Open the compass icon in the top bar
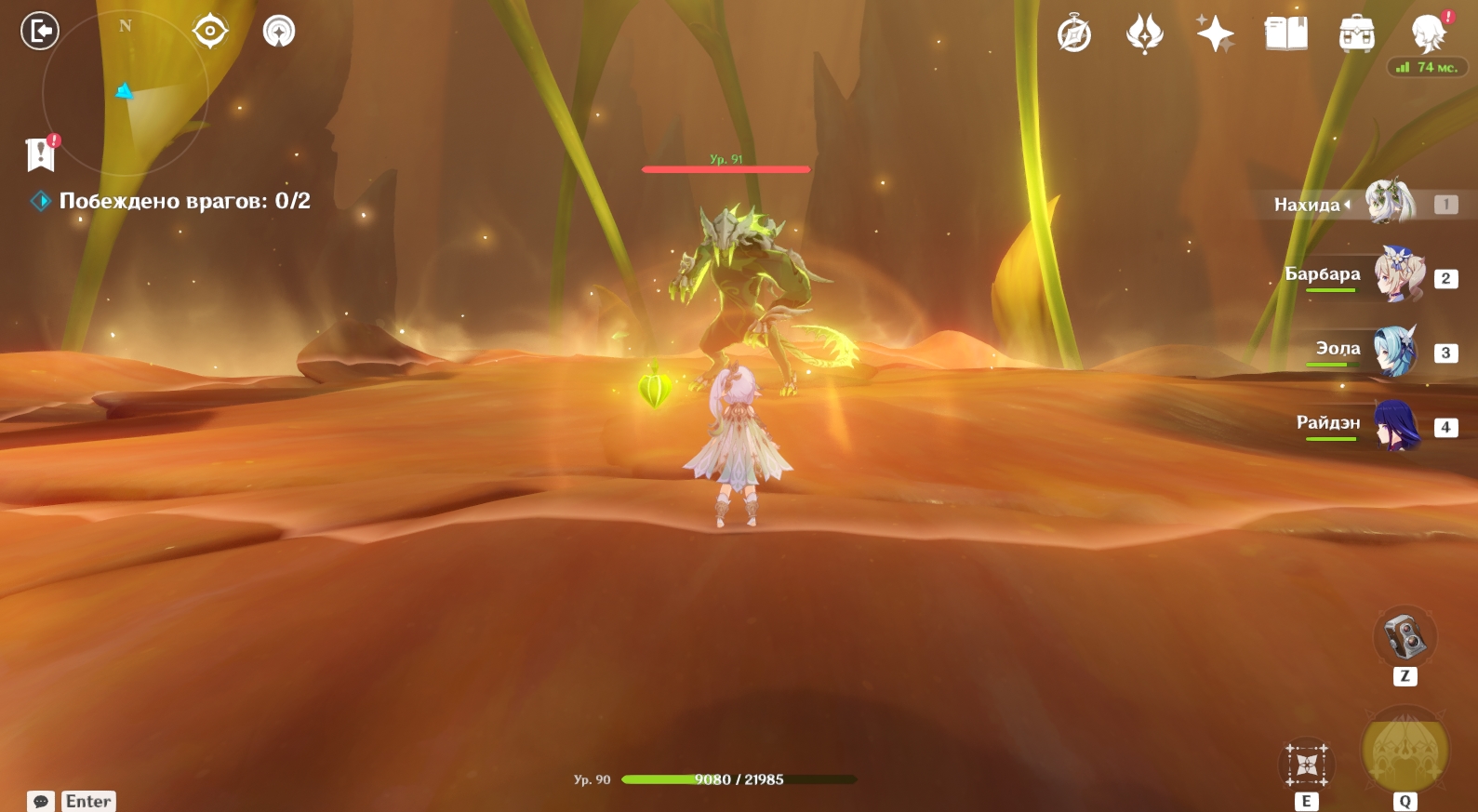This screenshot has height=812, width=1478. click(x=1074, y=35)
